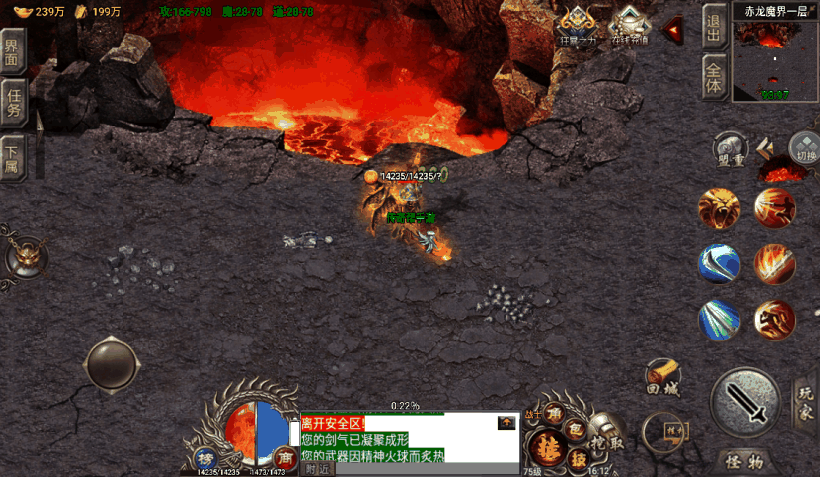
Task: Attack with the large sword button
Action: (745, 403)
